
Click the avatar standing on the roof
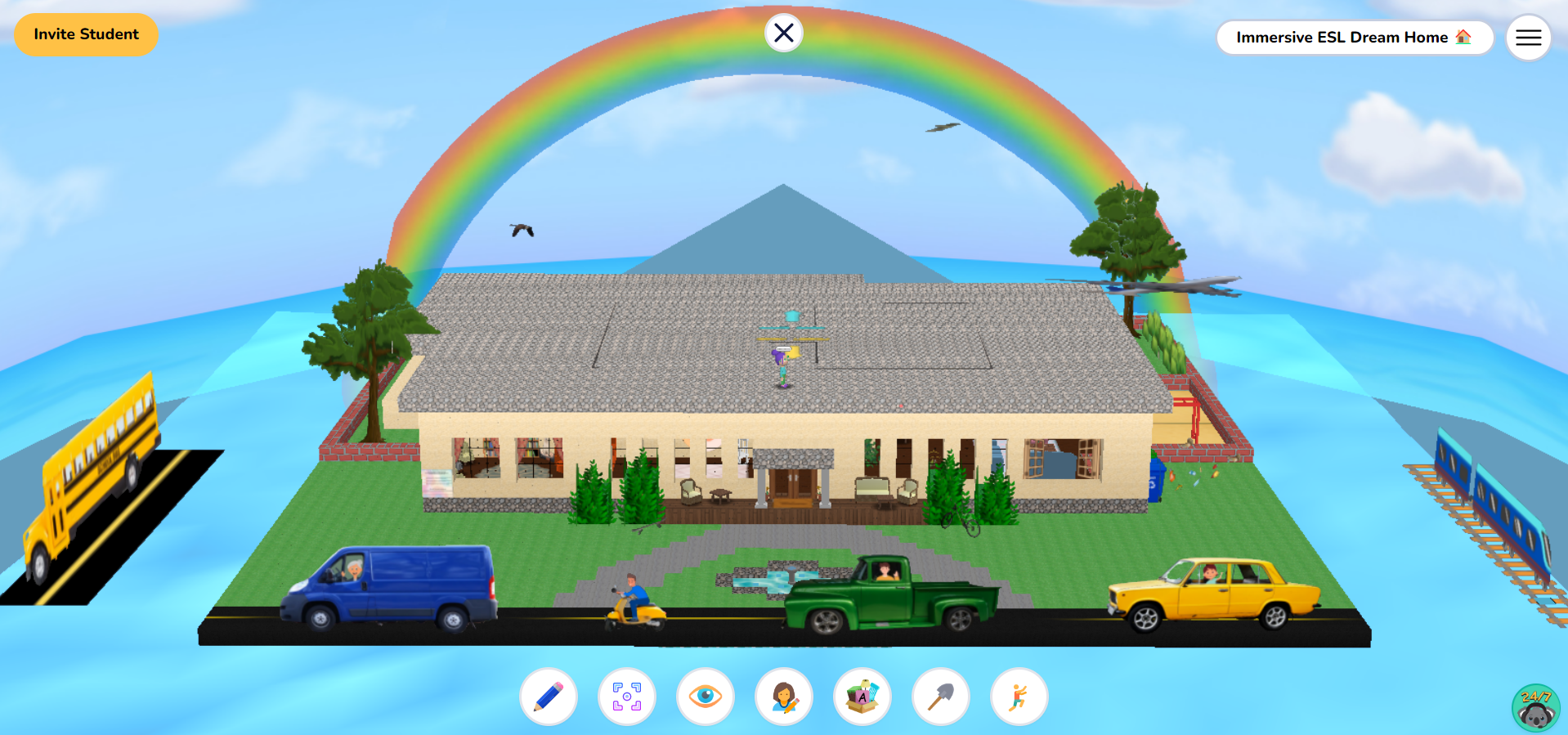point(782,368)
